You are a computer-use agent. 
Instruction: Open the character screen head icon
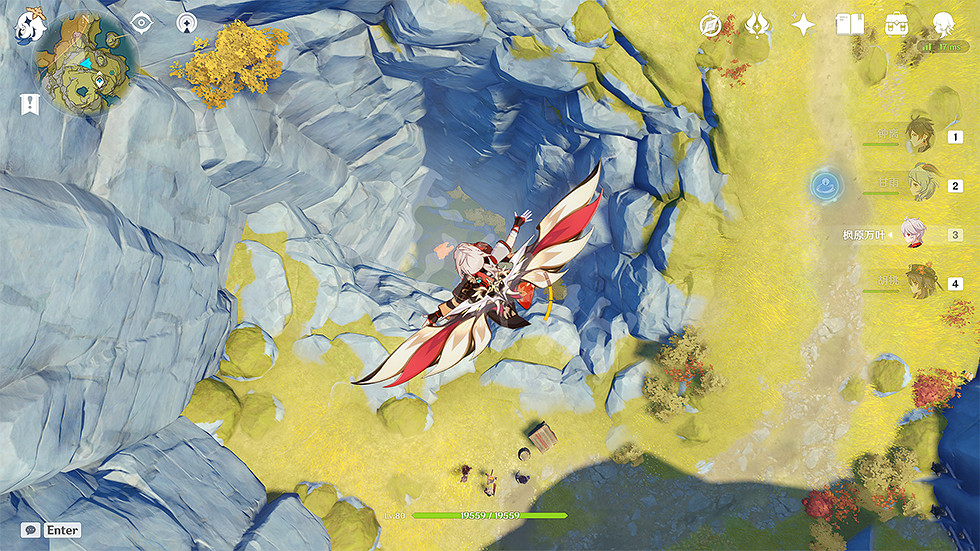(x=942, y=25)
